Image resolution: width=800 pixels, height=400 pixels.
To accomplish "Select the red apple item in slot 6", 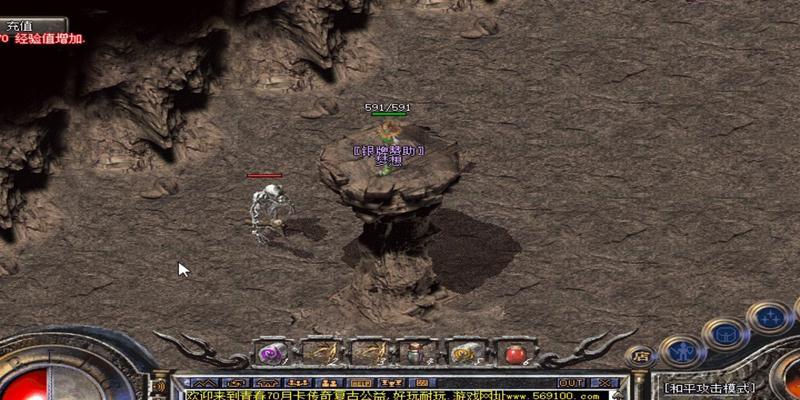I will (x=514, y=353).
